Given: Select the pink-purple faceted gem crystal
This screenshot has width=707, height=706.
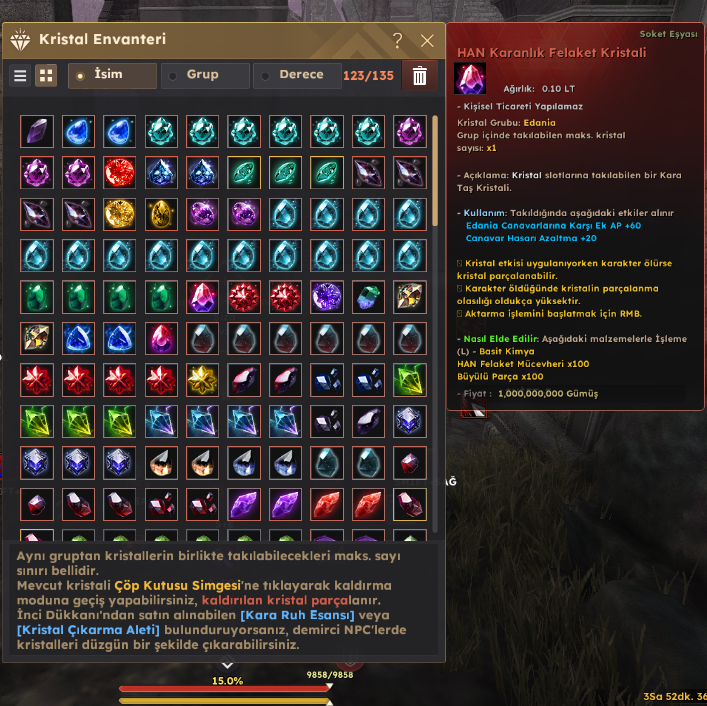Looking at the screenshot, I should tap(201, 297).
